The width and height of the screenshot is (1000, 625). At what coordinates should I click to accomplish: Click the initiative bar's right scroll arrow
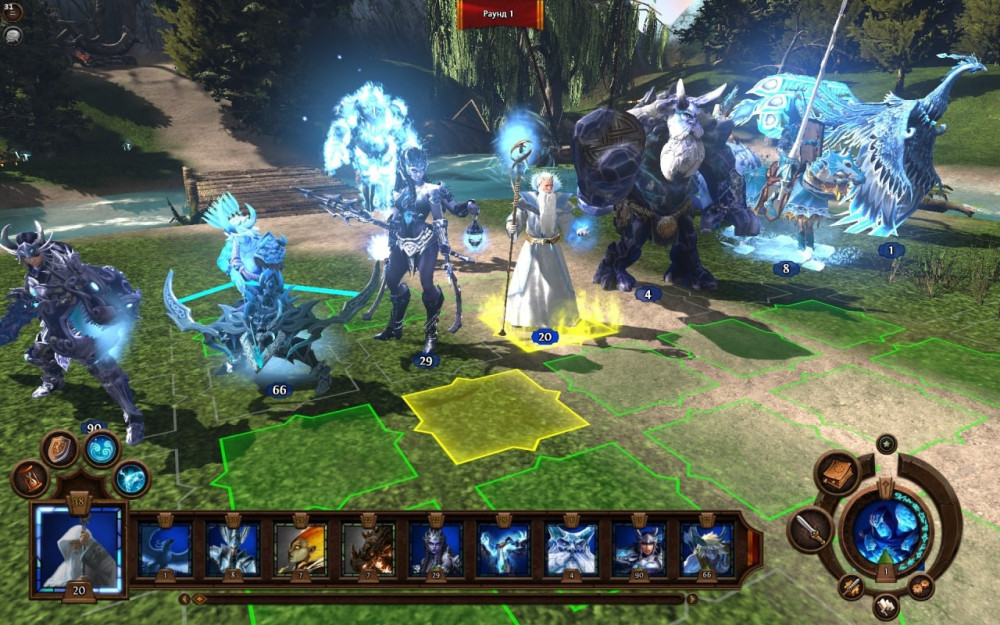(691, 599)
